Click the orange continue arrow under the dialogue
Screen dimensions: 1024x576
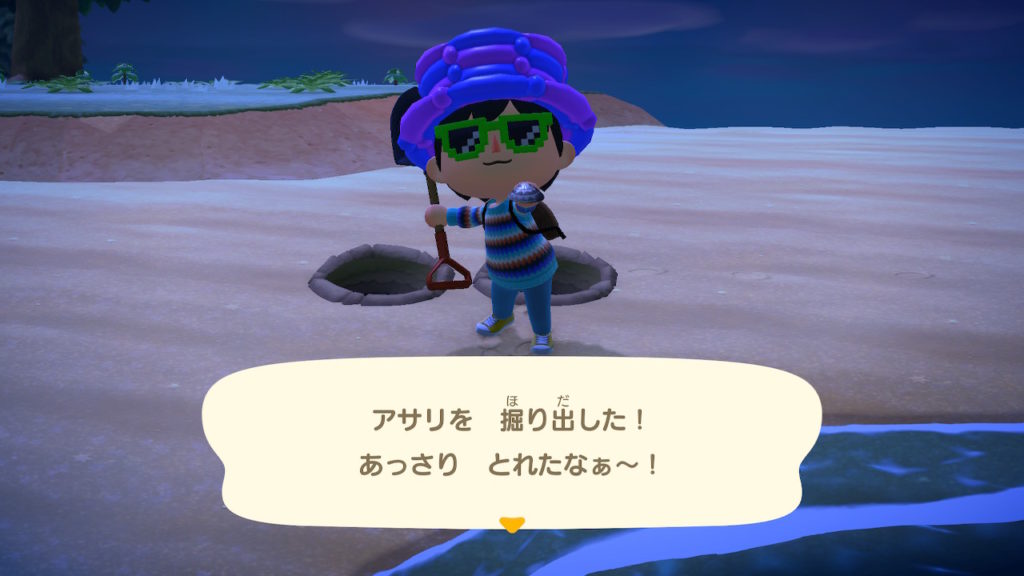512,524
